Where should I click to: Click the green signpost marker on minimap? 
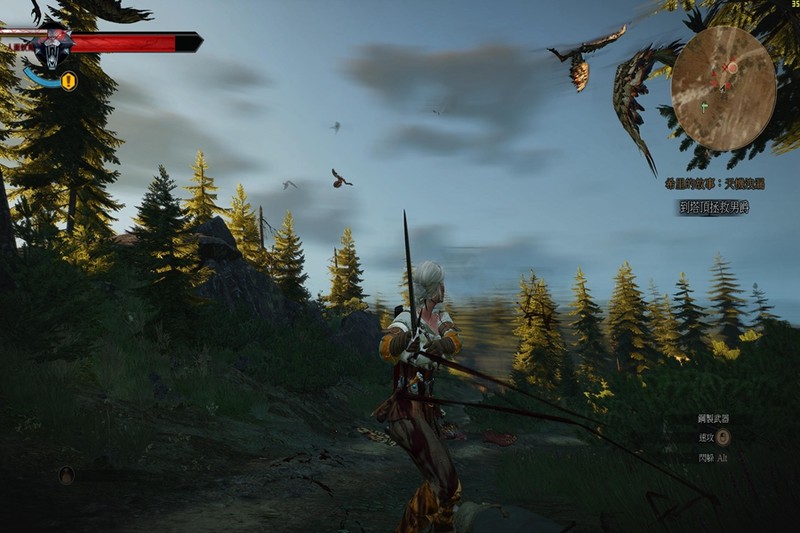pyautogui.click(x=706, y=105)
